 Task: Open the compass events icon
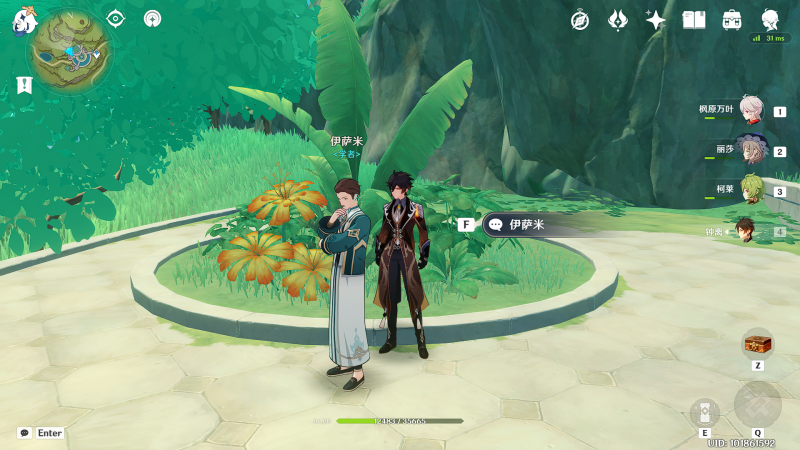[580, 20]
